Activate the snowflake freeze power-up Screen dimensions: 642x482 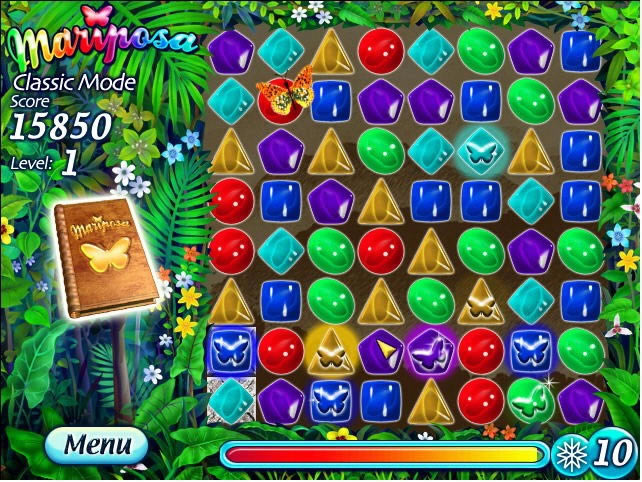tap(567, 455)
